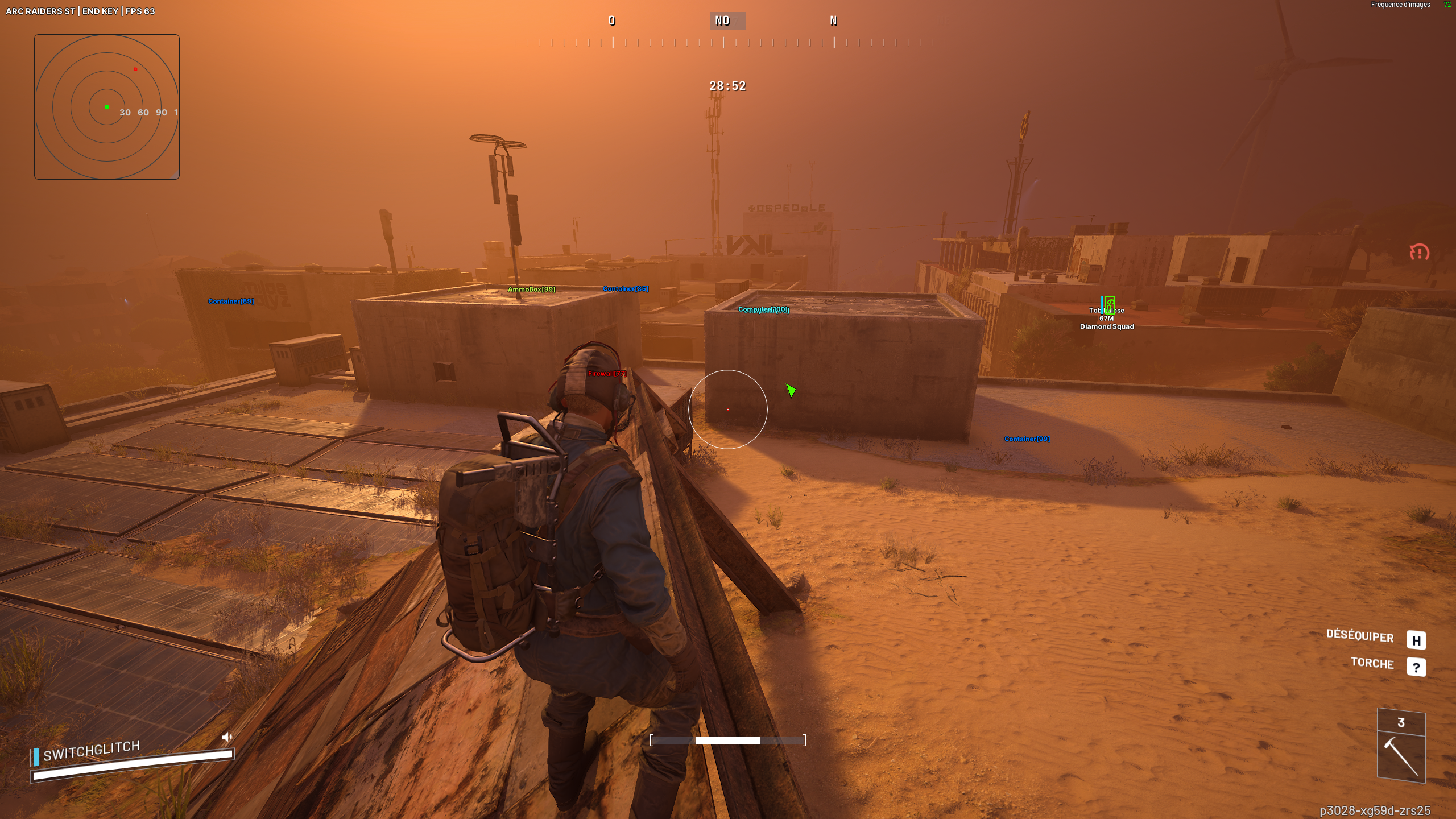The width and height of the screenshot is (1456, 819).
Task: Click the red Firewall[77] overlay label
Action: (x=607, y=374)
